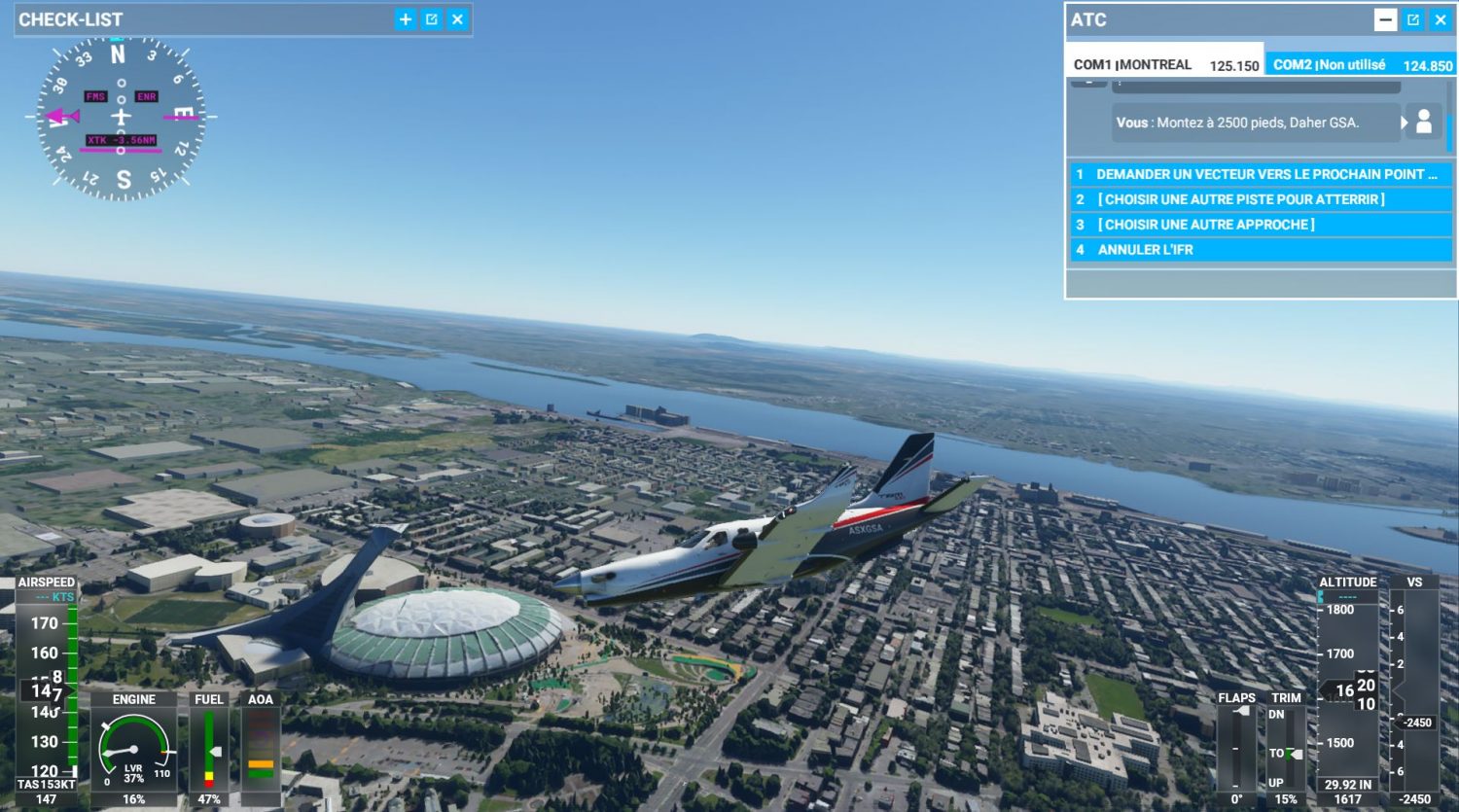The height and width of the screenshot is (812, 1459).
Task: Click the pilot avatar icon beside ATC message
Action: coord(1424,122)
